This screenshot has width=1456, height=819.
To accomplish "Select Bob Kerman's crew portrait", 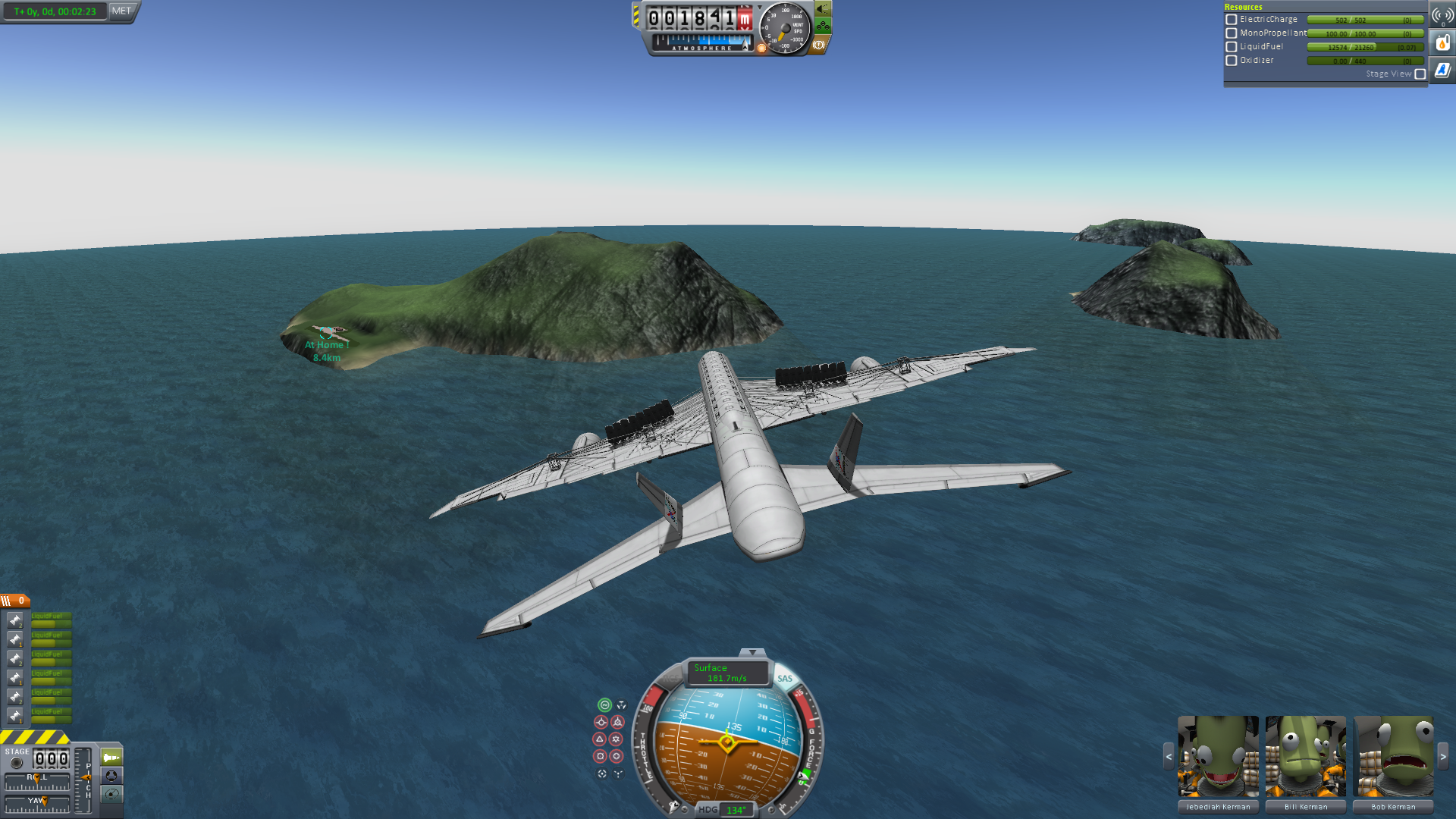I will [1394, 756].
